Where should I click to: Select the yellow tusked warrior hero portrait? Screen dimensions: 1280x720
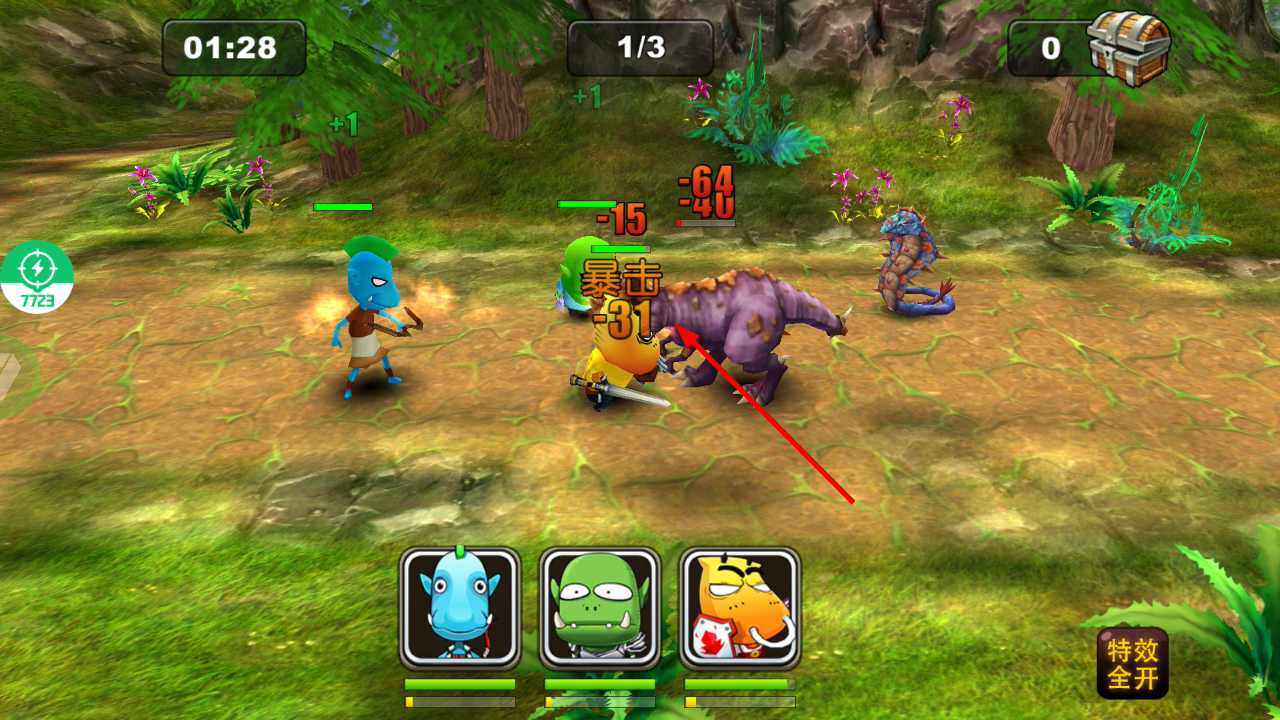tap(740, 608)
